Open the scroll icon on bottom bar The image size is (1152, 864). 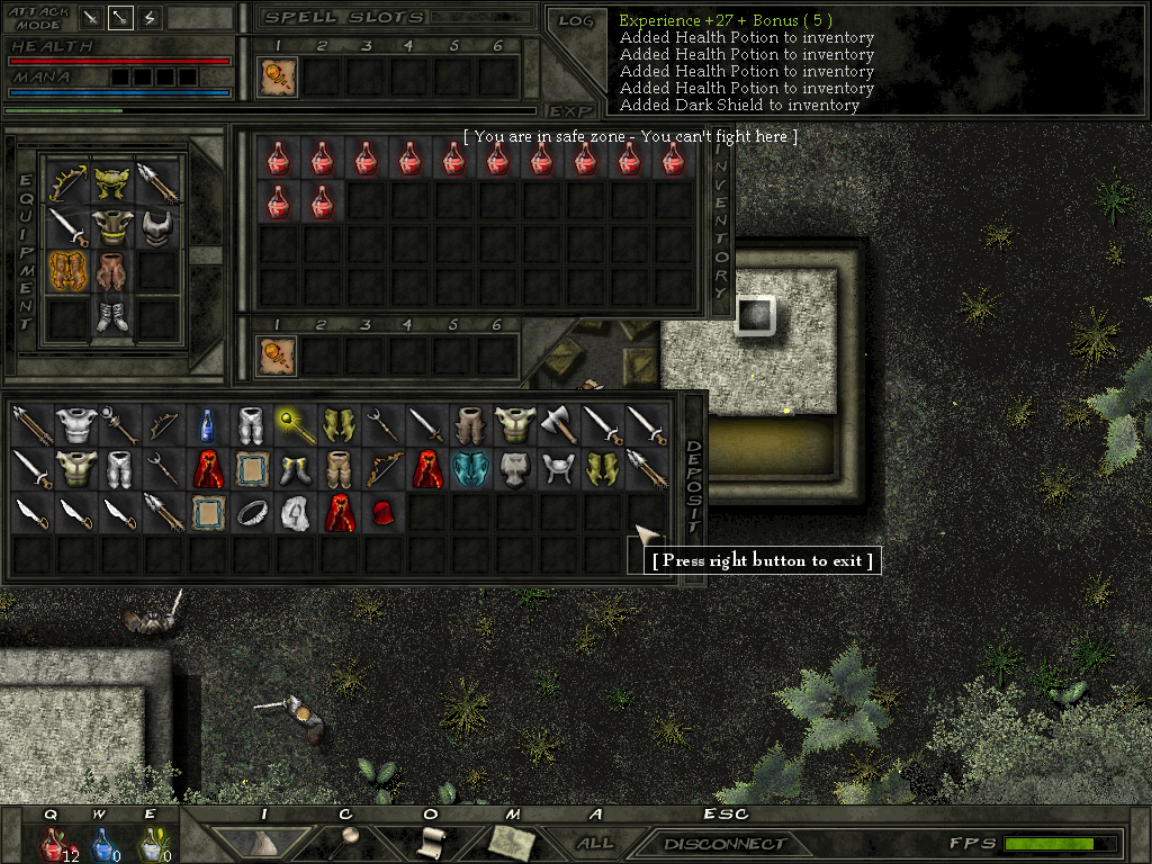pyautogui.click(x=430, y=841)
